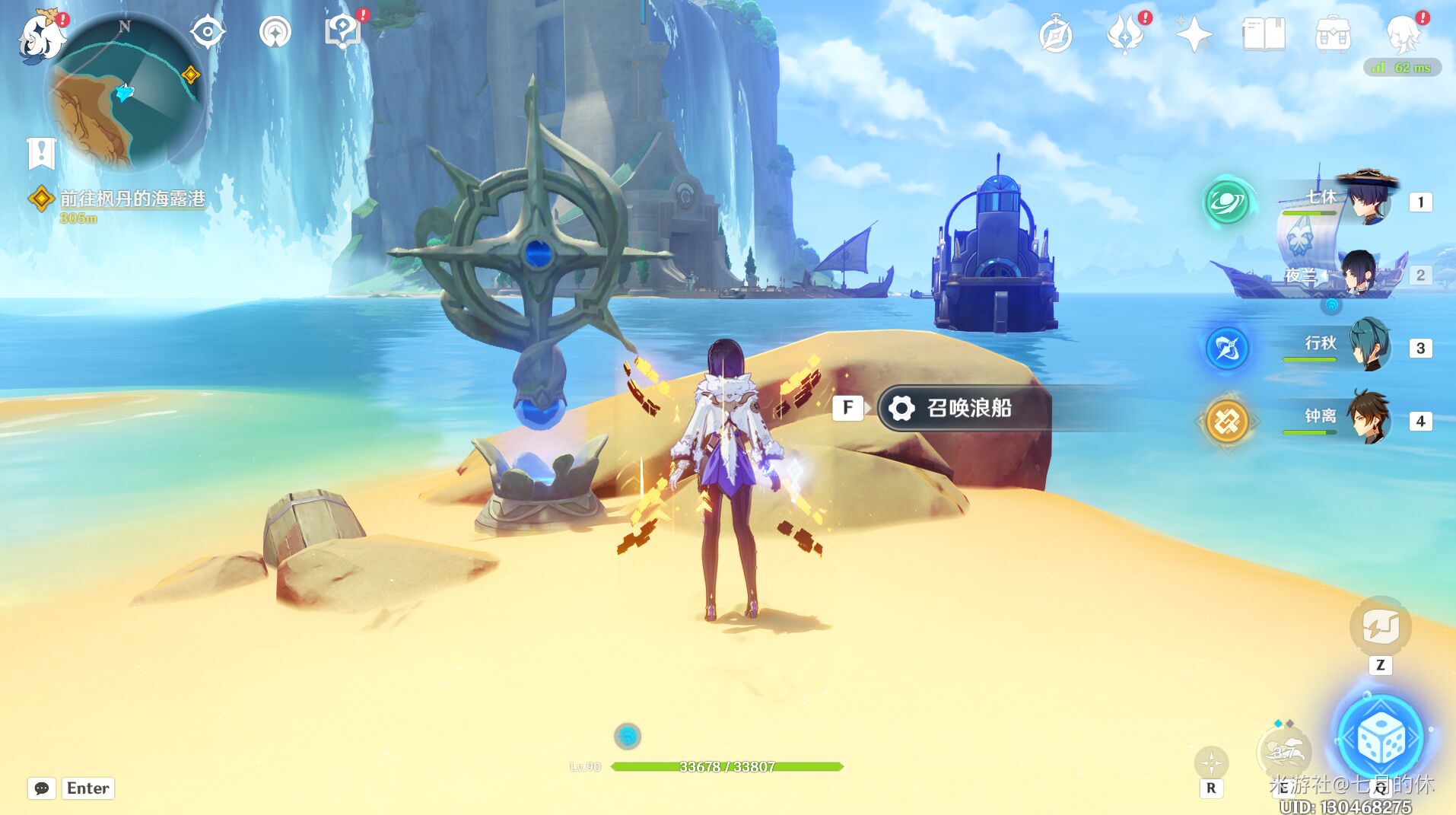This screenshot has width=1456, height=815.
Task: Open the inventory backpack icon
Action: click(x=1333, y=35)
